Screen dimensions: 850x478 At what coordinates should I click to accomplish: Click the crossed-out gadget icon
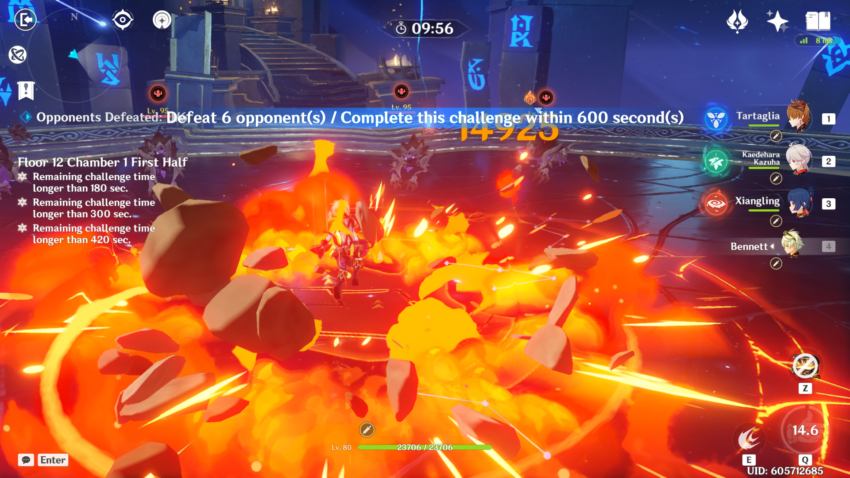tap(804, 365)
